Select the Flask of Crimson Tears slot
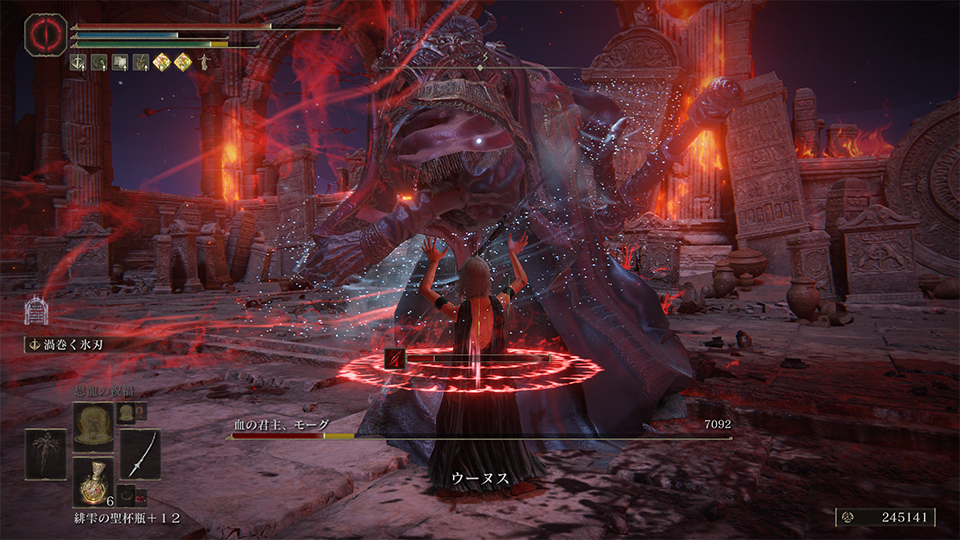 pos(92,479)
